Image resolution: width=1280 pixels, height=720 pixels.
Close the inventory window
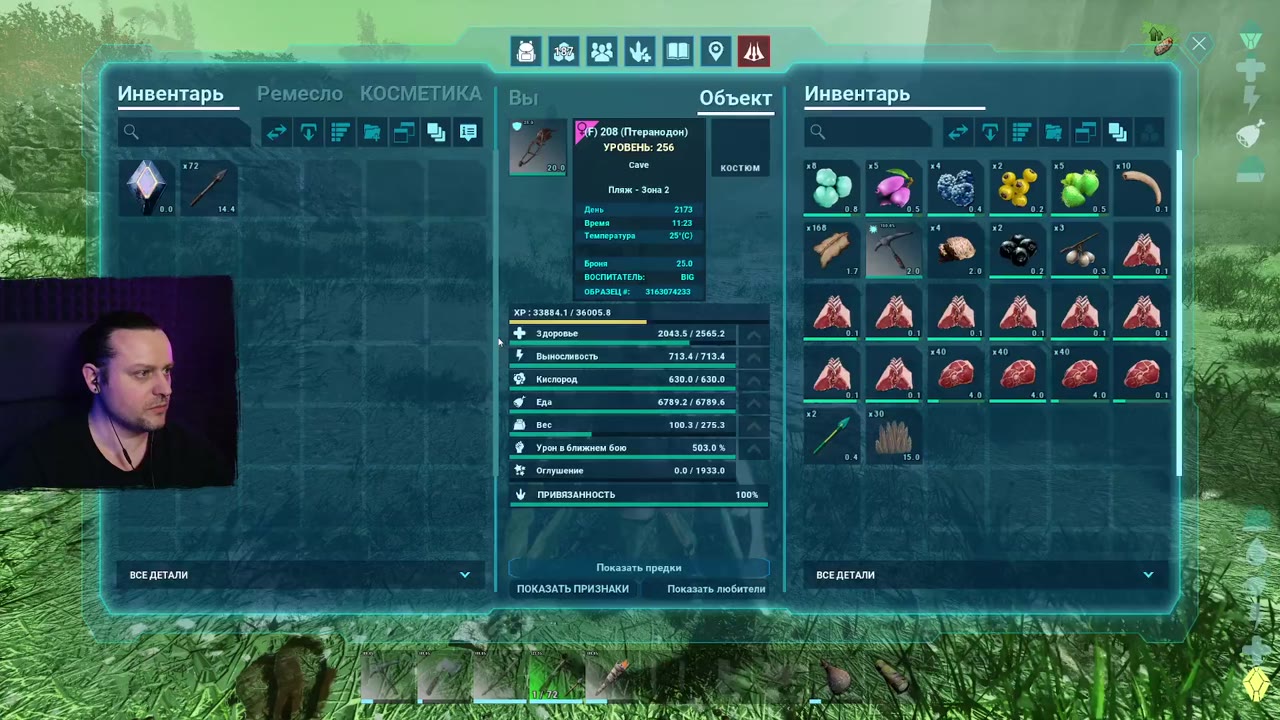(x=1198, y=44)
